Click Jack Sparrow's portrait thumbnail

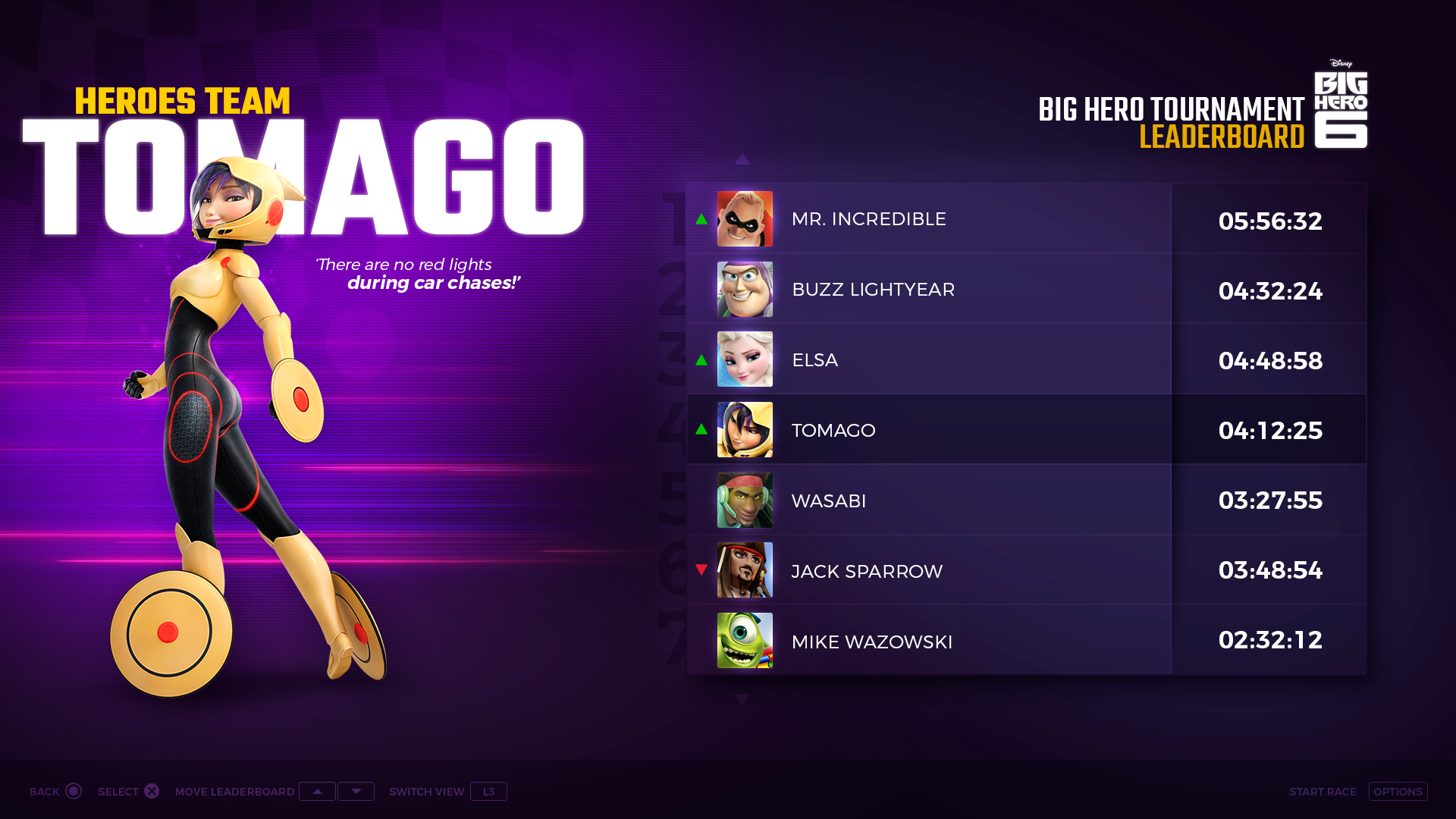(x=745, y=570)
